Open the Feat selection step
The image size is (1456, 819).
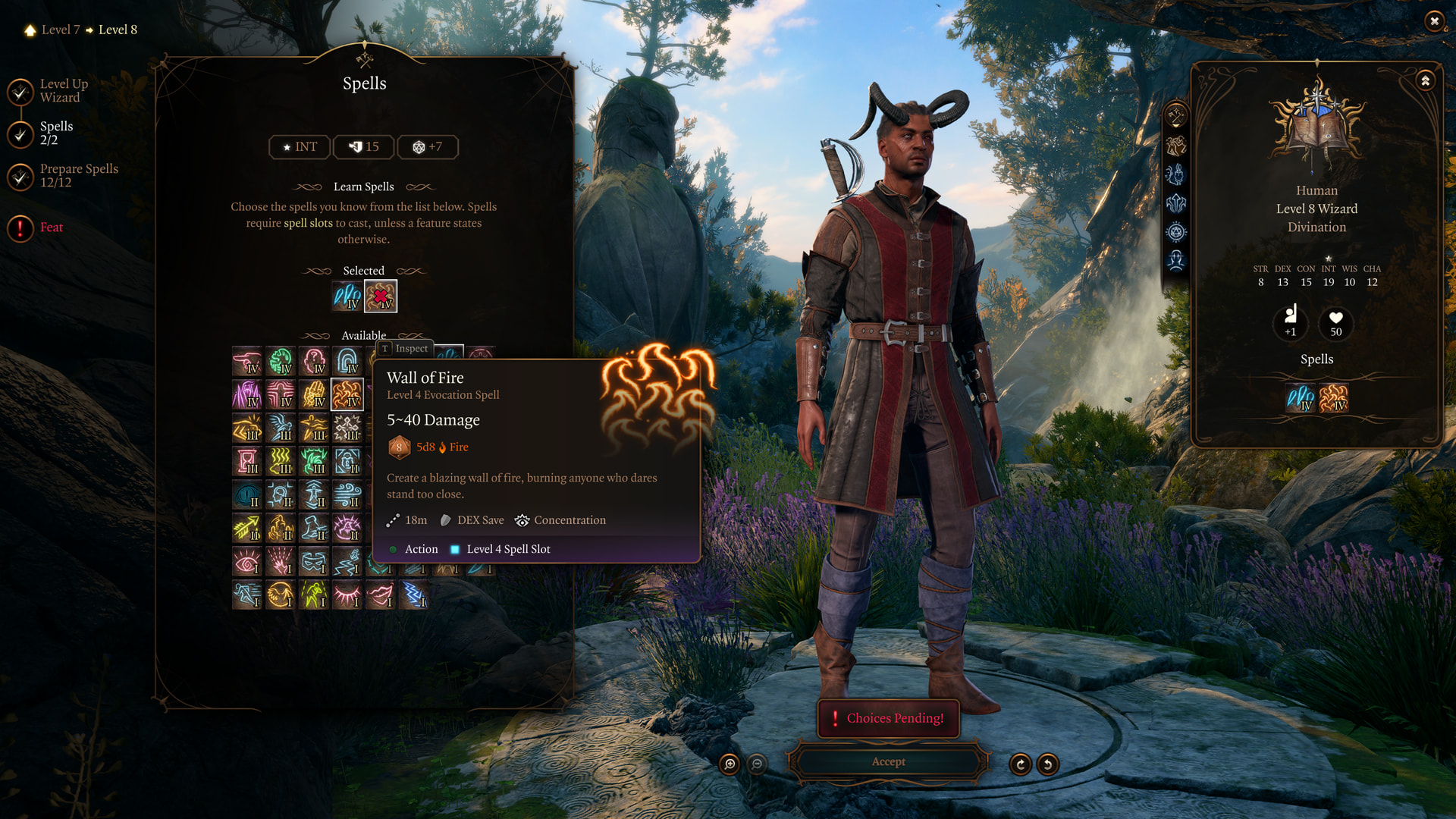coord(51,227)
